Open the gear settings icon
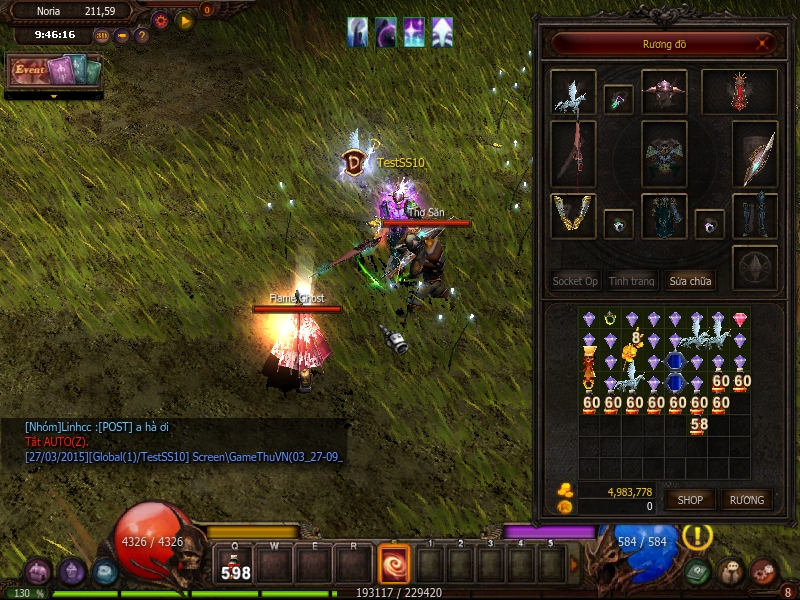 pos(160,19)
